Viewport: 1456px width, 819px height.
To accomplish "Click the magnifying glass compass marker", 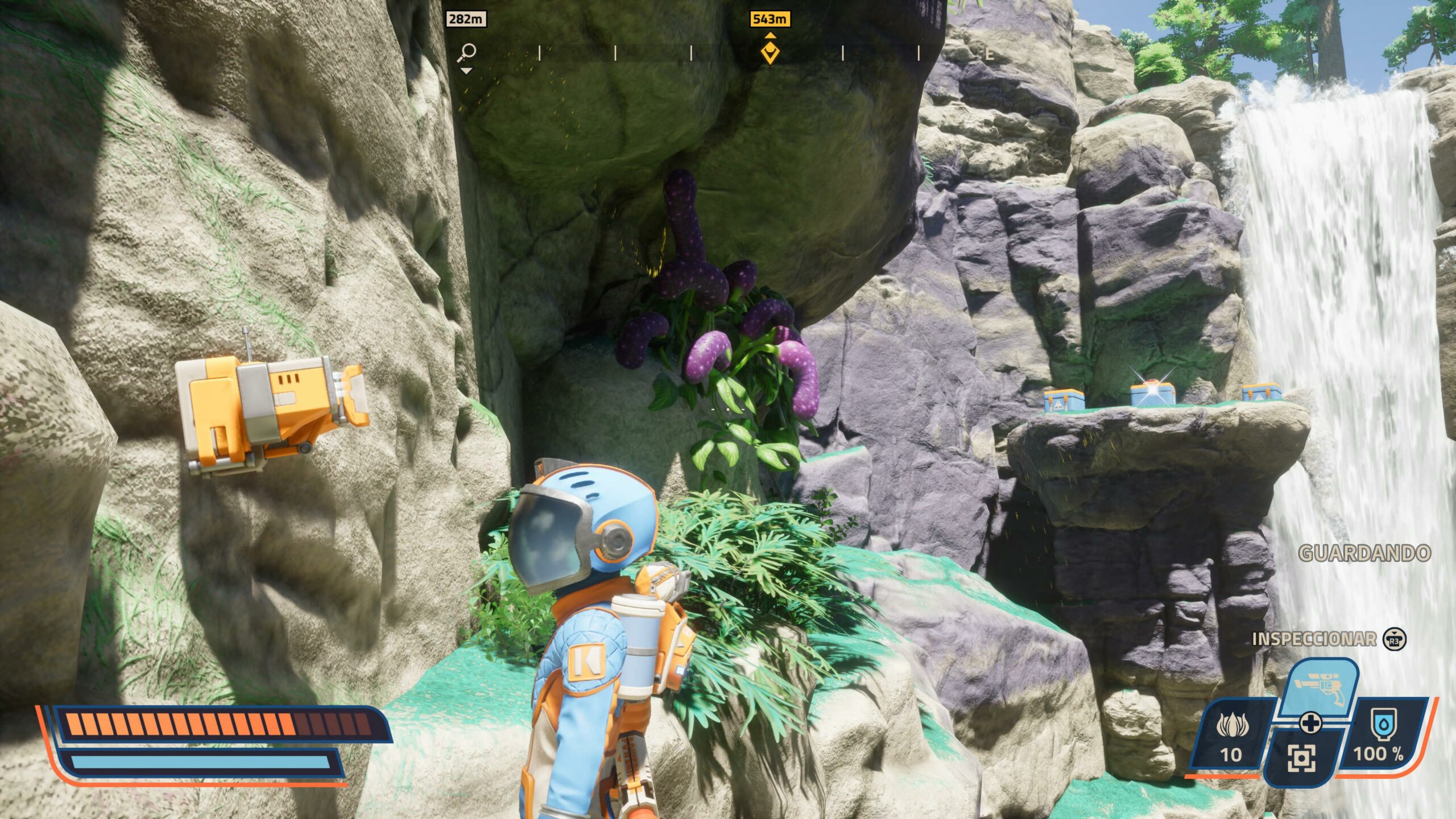I will [467, 52].
